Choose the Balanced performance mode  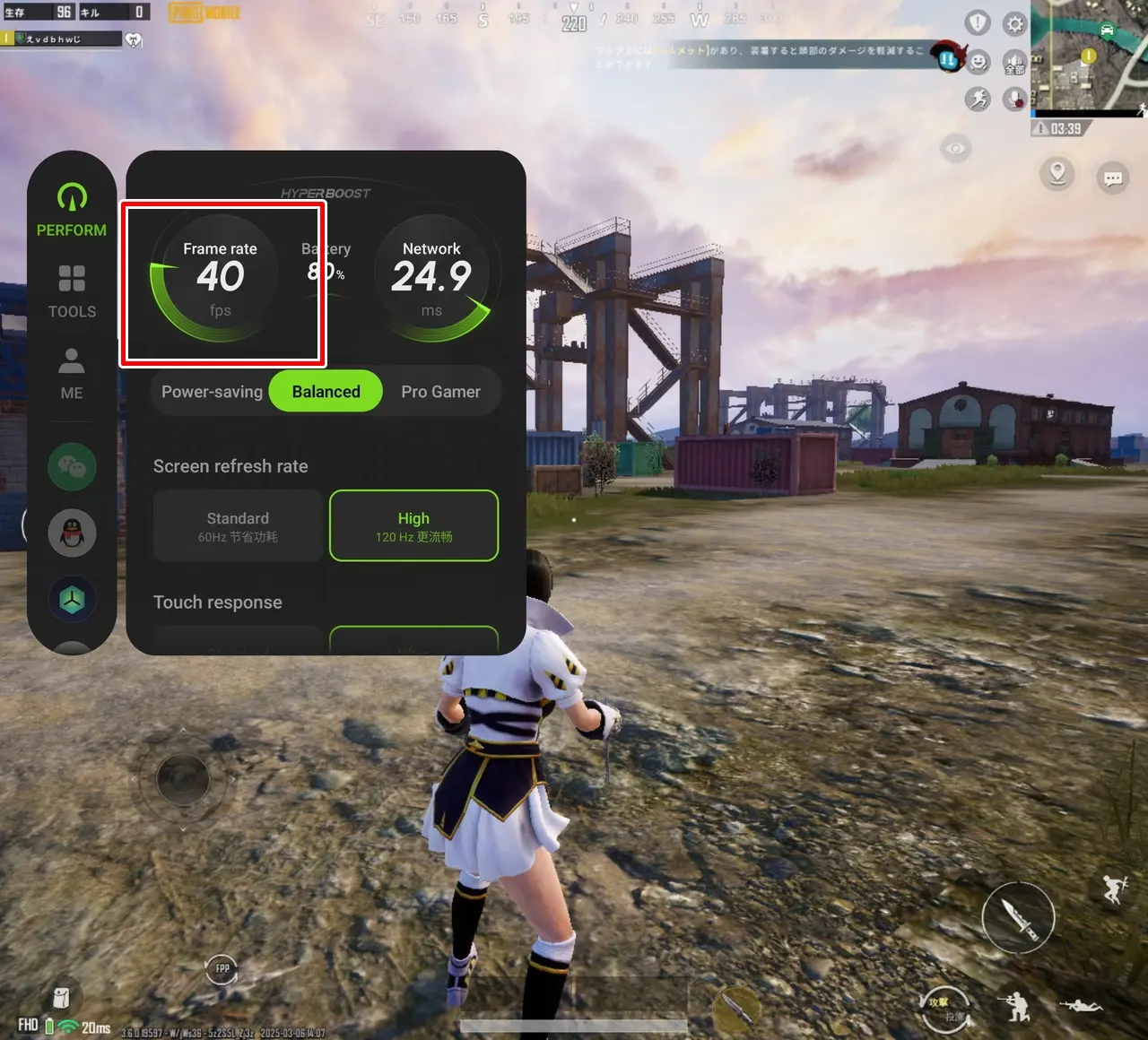326,392
